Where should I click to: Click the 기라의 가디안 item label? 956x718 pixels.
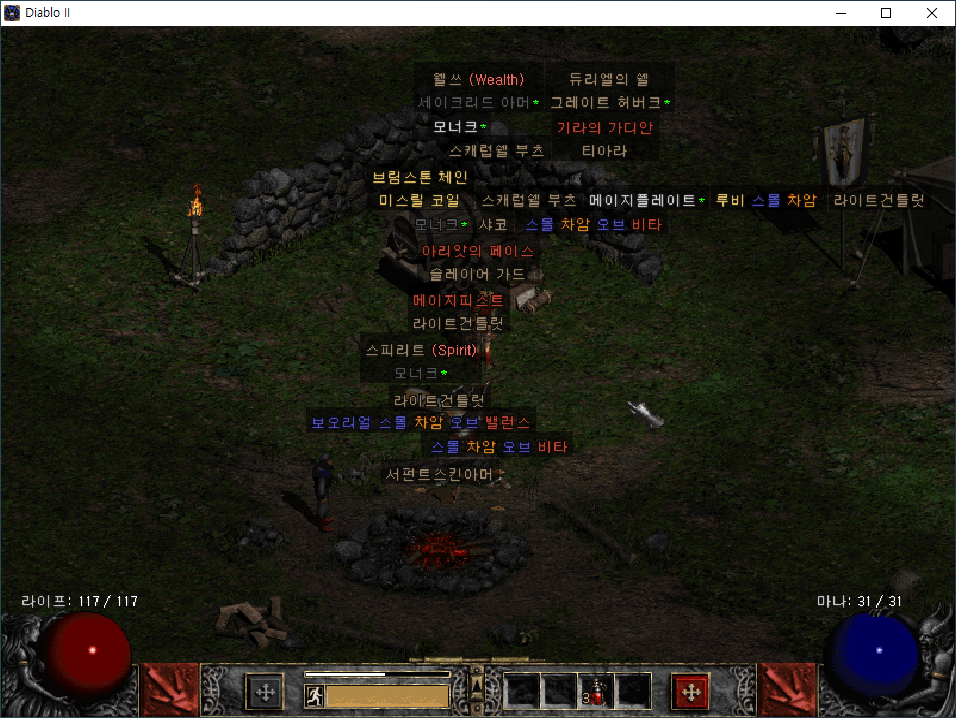[605, 128]
